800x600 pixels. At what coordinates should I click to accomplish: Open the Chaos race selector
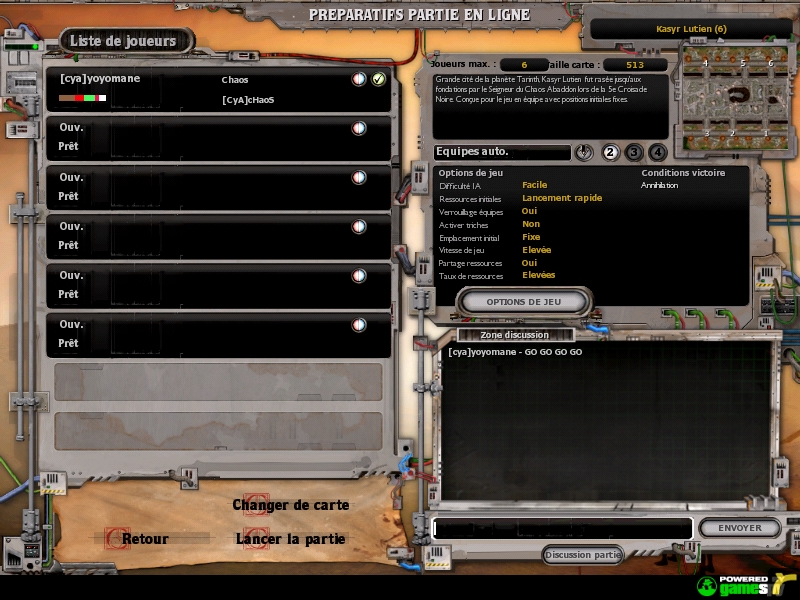point(235,79)
